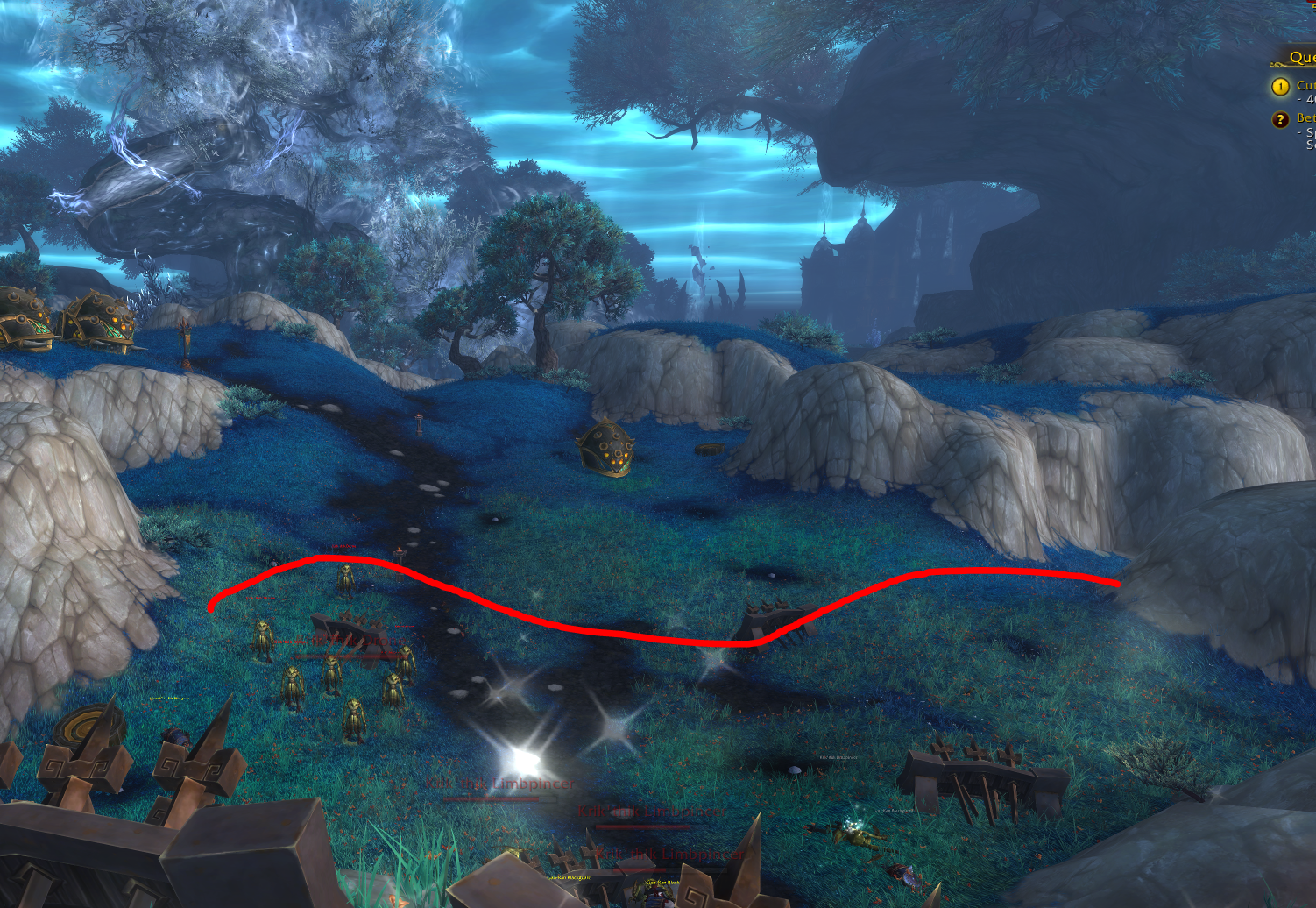Select the yellow numbered quest marker in tracker
Image resolution: width=1316 pixels, height=908 pixels.
[1280, 87]
